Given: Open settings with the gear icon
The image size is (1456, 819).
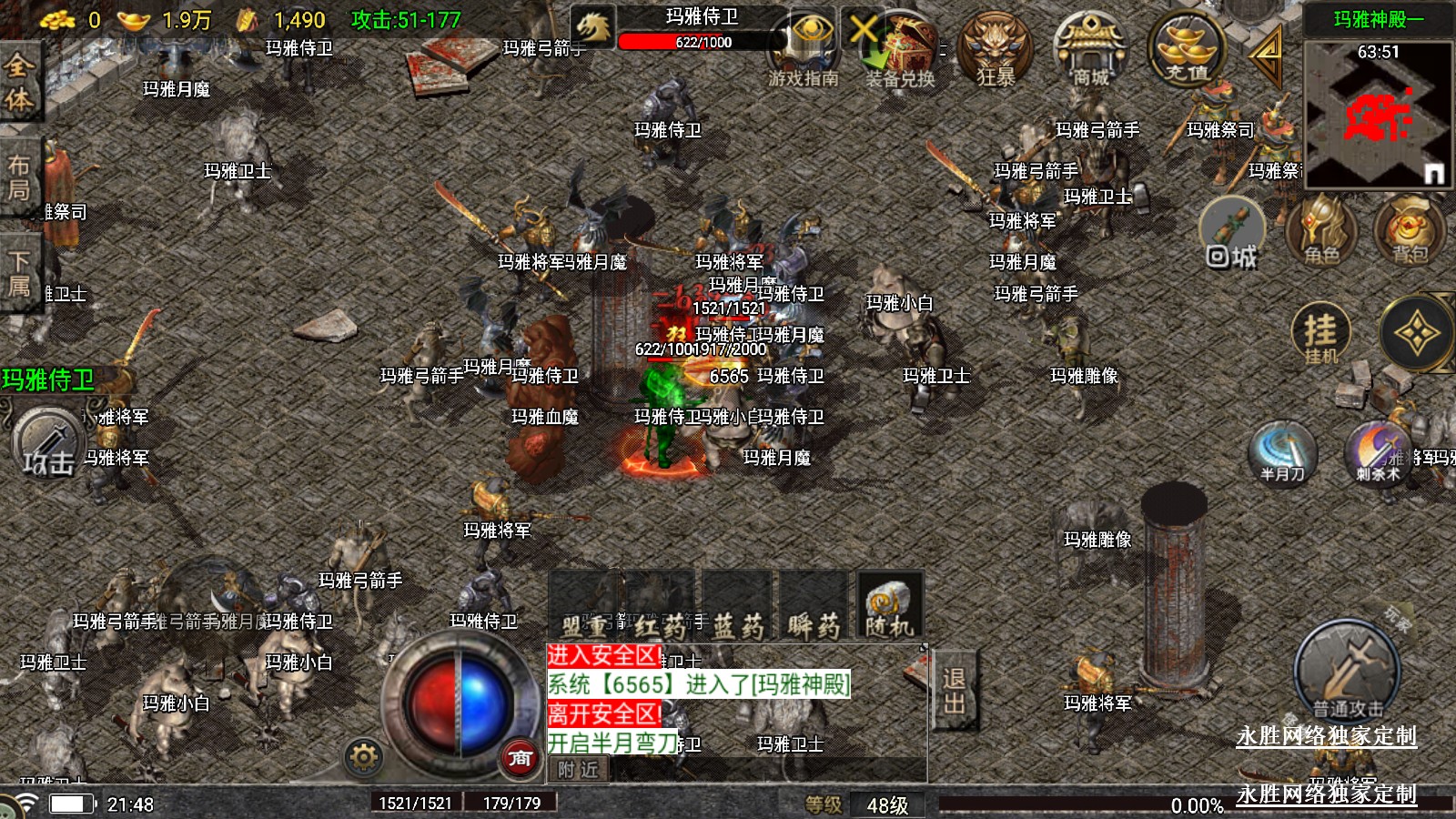Looking at the screenshot, I should (x=363, y=756).
